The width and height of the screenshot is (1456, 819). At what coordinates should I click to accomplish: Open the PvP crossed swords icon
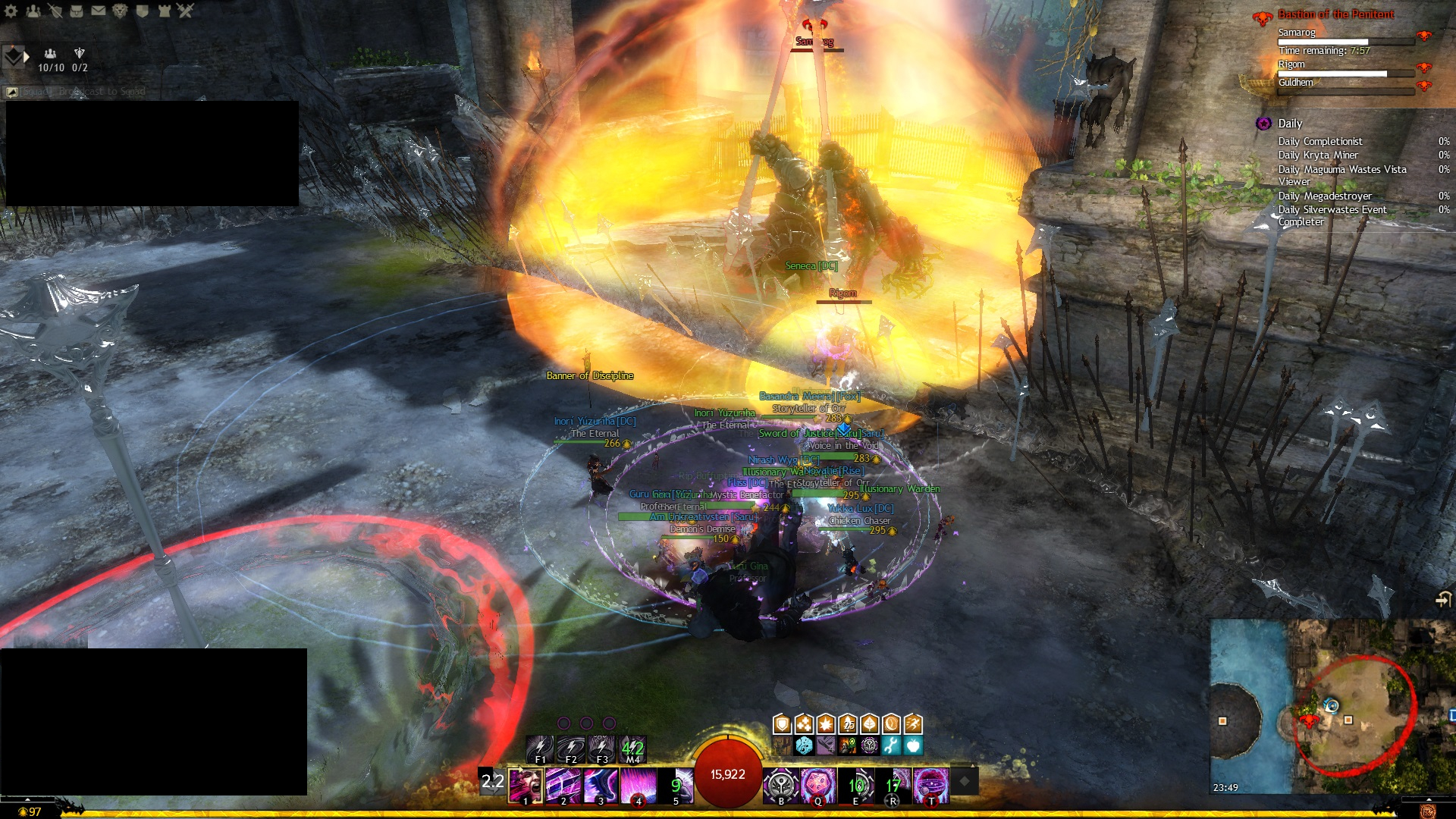(x=186, y=11)
